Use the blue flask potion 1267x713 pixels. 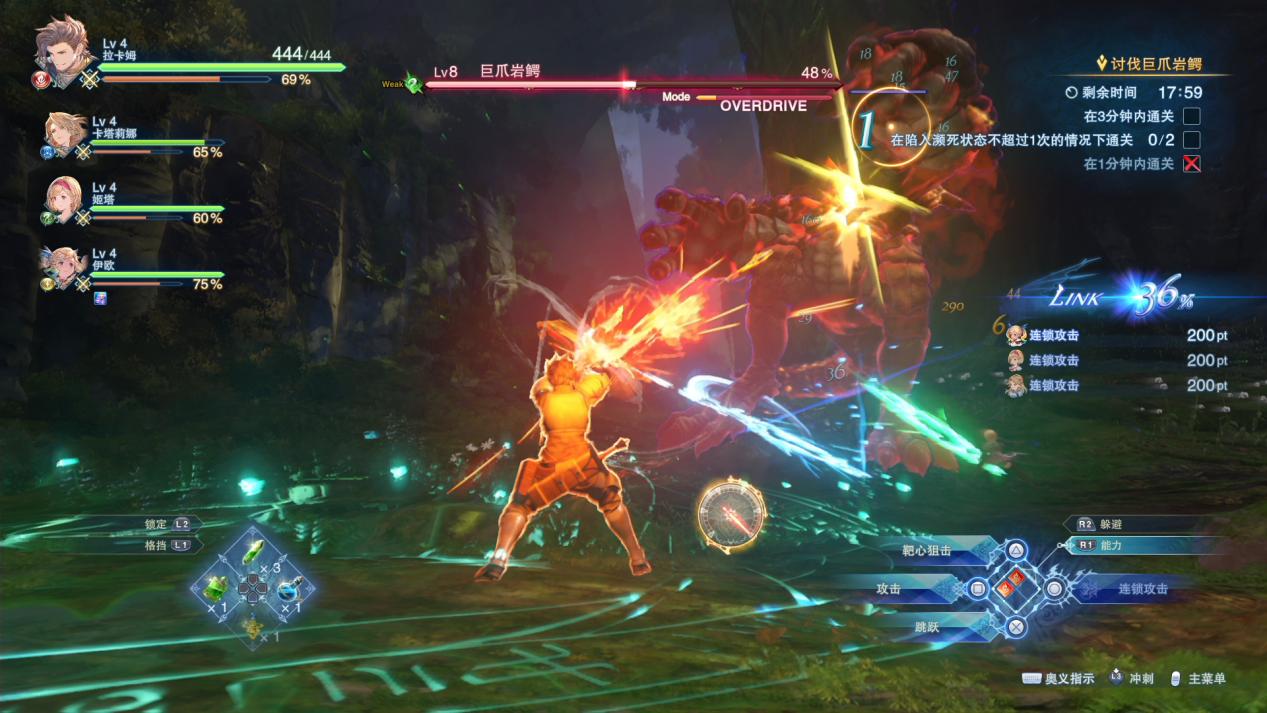click(x=289, y=589)
